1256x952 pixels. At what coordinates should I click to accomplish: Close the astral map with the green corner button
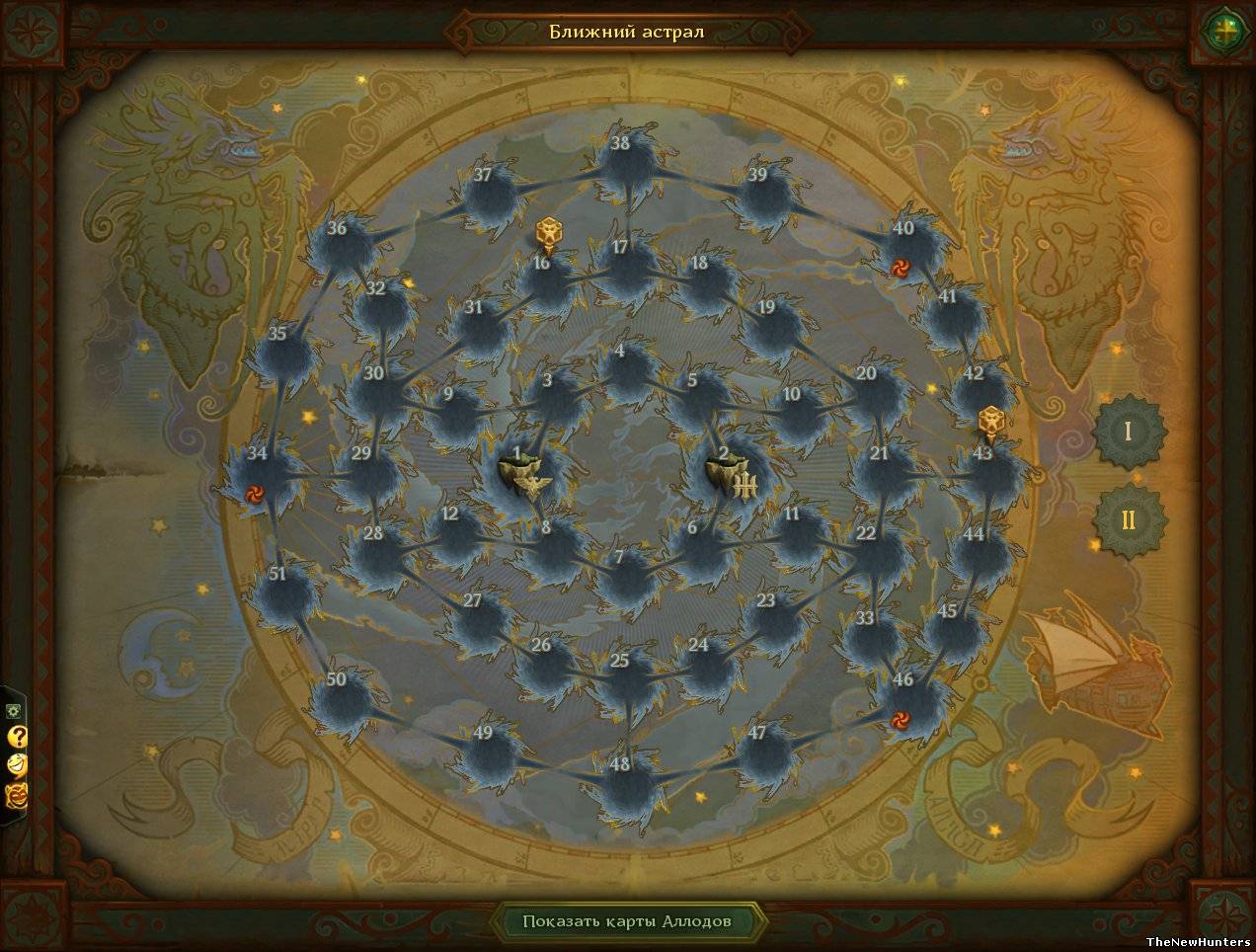1225,31
